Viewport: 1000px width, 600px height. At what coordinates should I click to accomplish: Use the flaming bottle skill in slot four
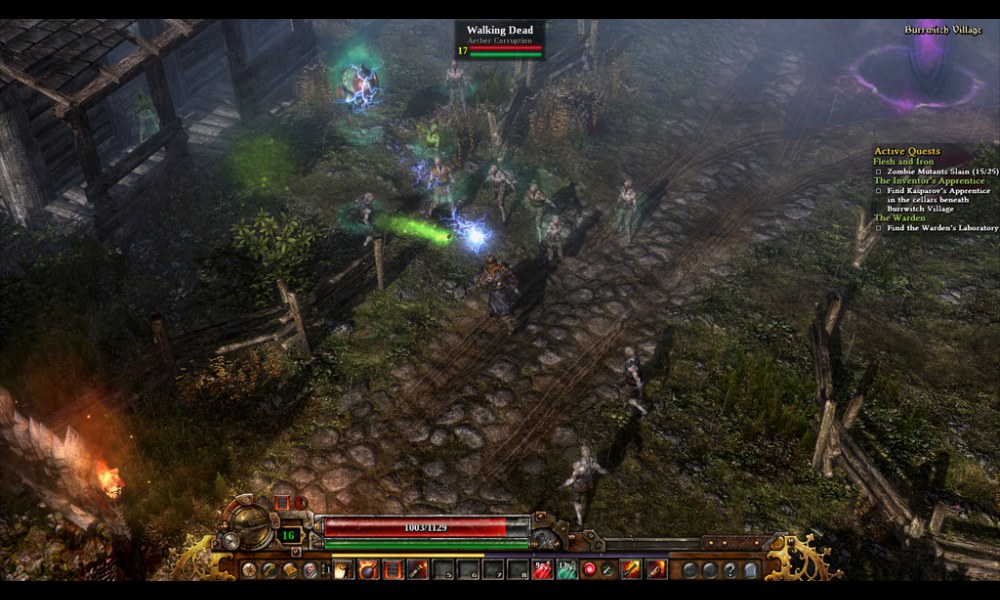(418, 569)
